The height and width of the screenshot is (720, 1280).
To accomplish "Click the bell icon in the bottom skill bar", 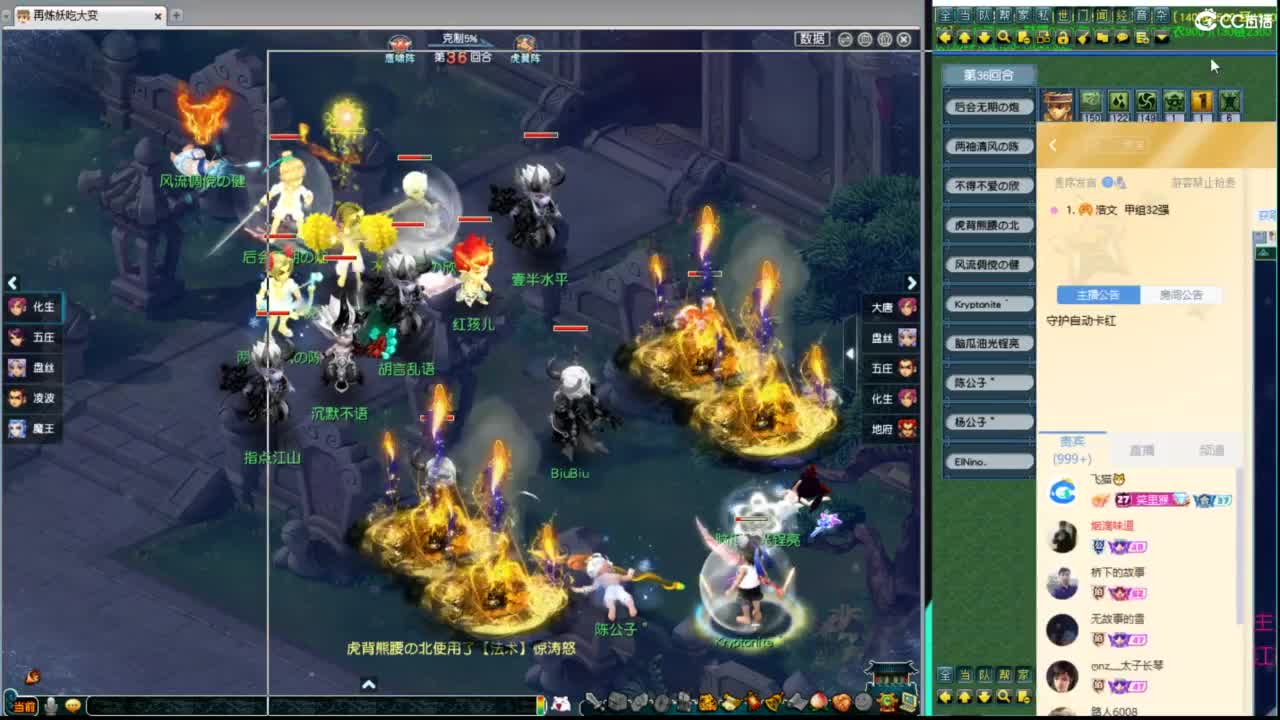I will [772, 704].
